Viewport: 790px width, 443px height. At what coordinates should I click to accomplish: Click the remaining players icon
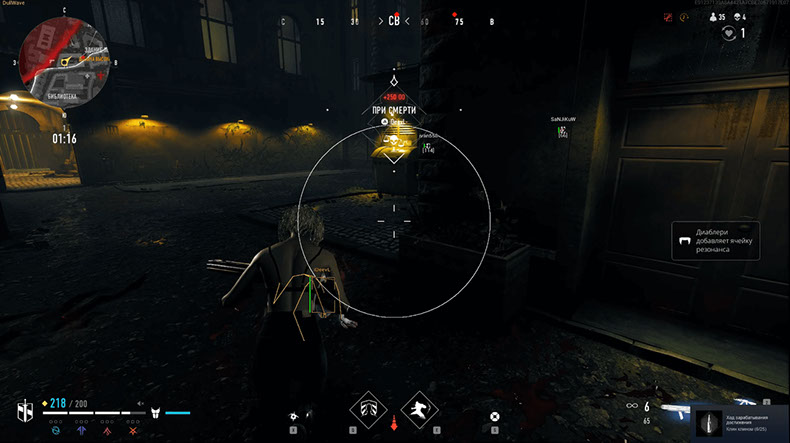[712, 17]
